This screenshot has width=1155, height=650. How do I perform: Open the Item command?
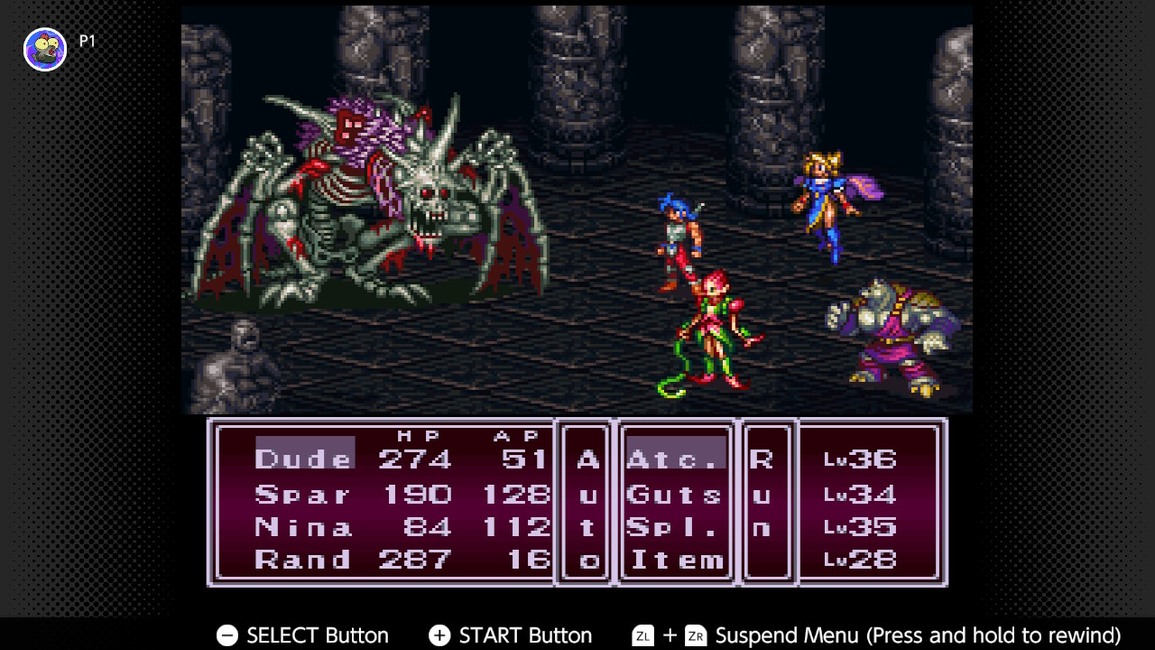tap(675, 560)
